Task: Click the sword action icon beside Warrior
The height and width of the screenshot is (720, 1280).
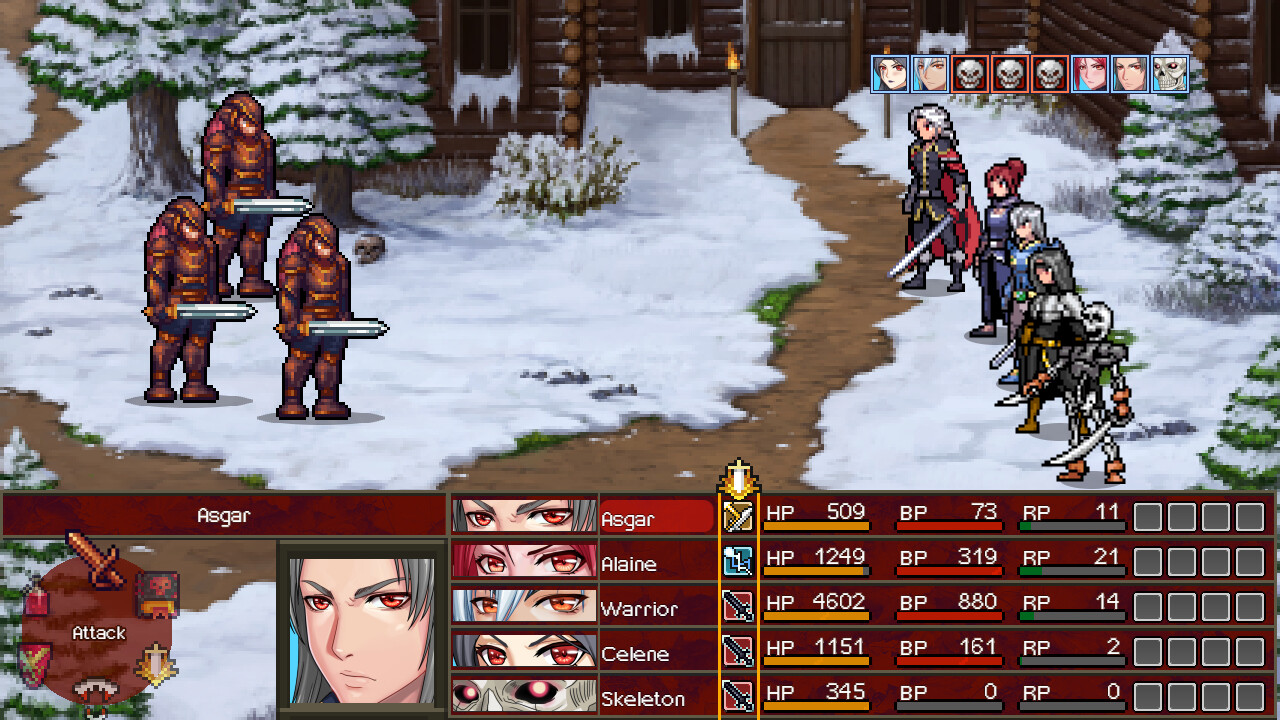Action: click(x=739, y=606)
